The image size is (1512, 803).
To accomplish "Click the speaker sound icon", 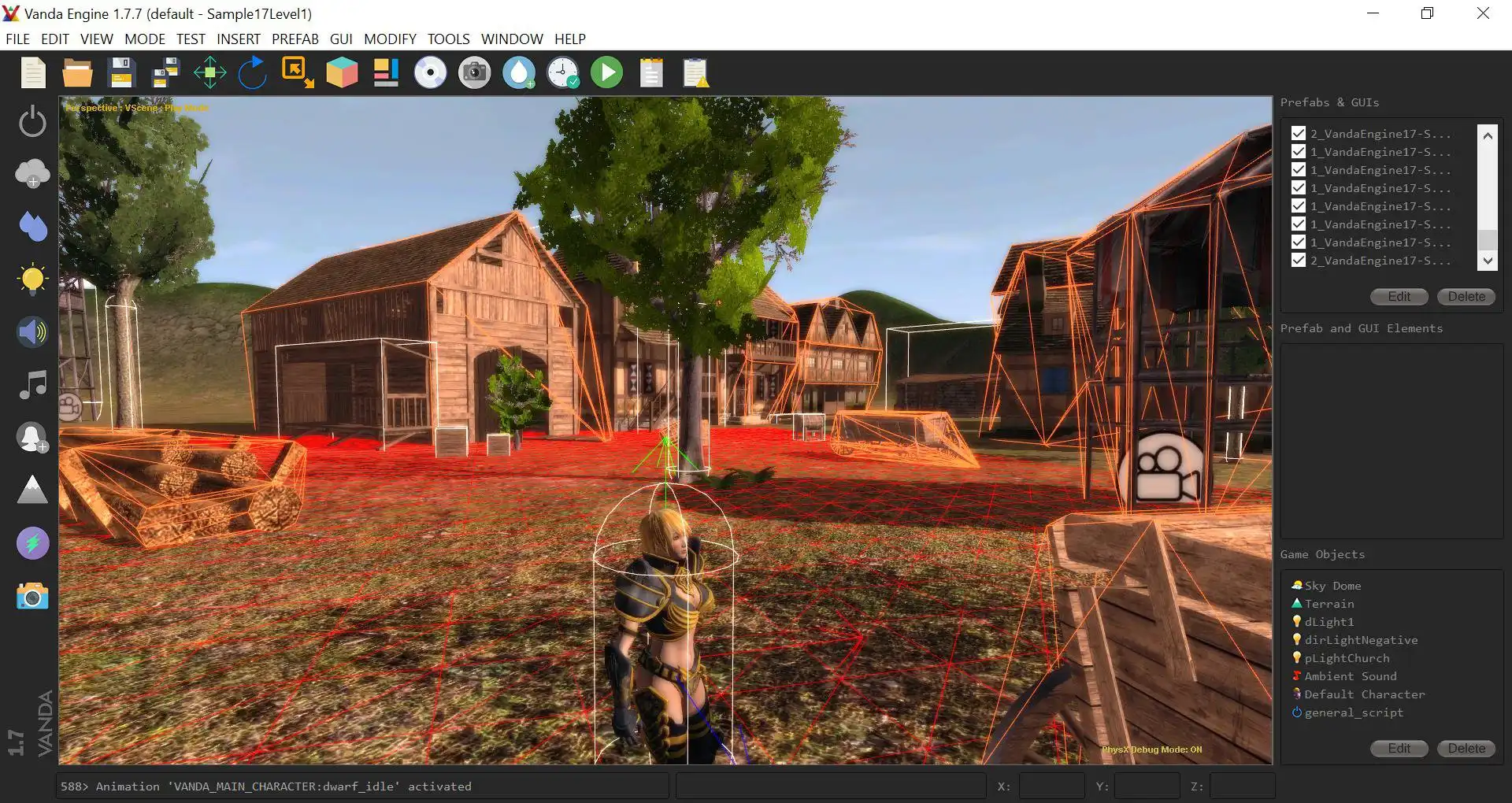I will 32,332.
